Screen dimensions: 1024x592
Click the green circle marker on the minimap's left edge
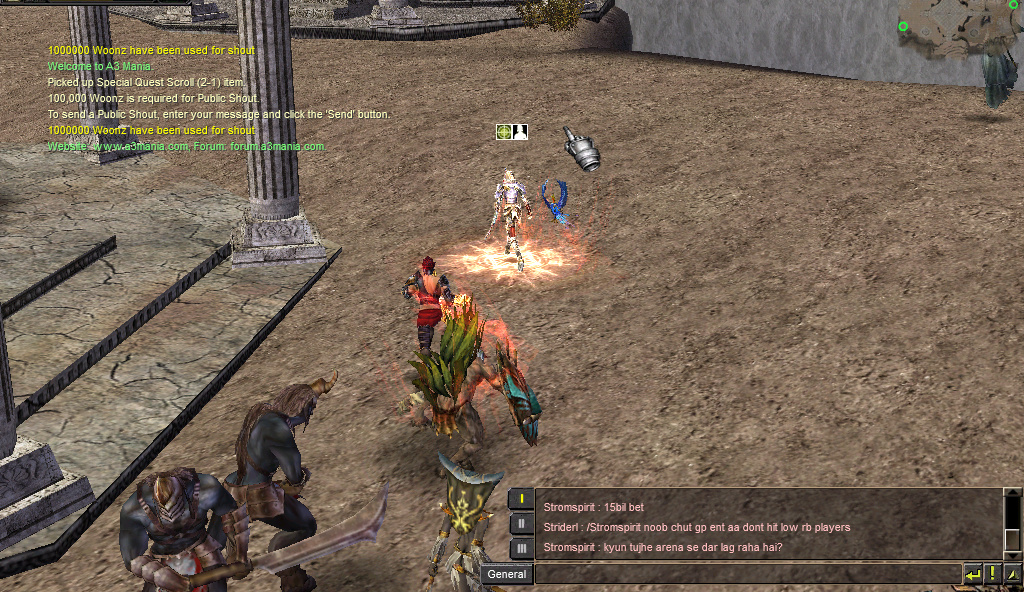coord(904,27)
